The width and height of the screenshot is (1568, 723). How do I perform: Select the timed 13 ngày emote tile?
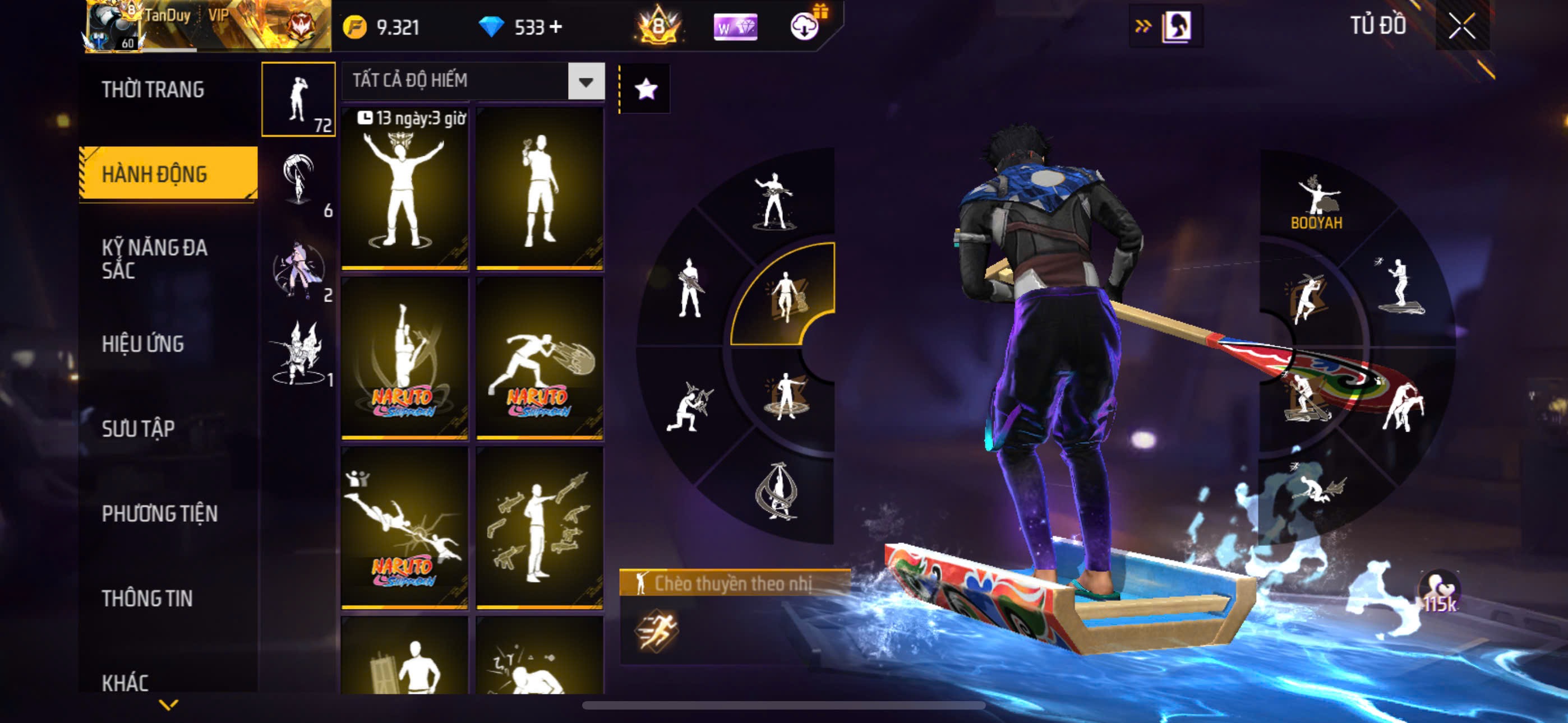[404, 189]
